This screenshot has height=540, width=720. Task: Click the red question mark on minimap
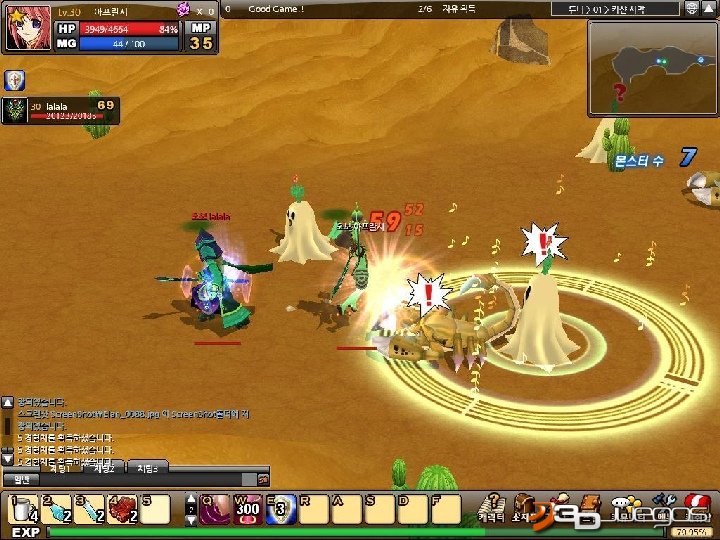[x=620, y=93]
